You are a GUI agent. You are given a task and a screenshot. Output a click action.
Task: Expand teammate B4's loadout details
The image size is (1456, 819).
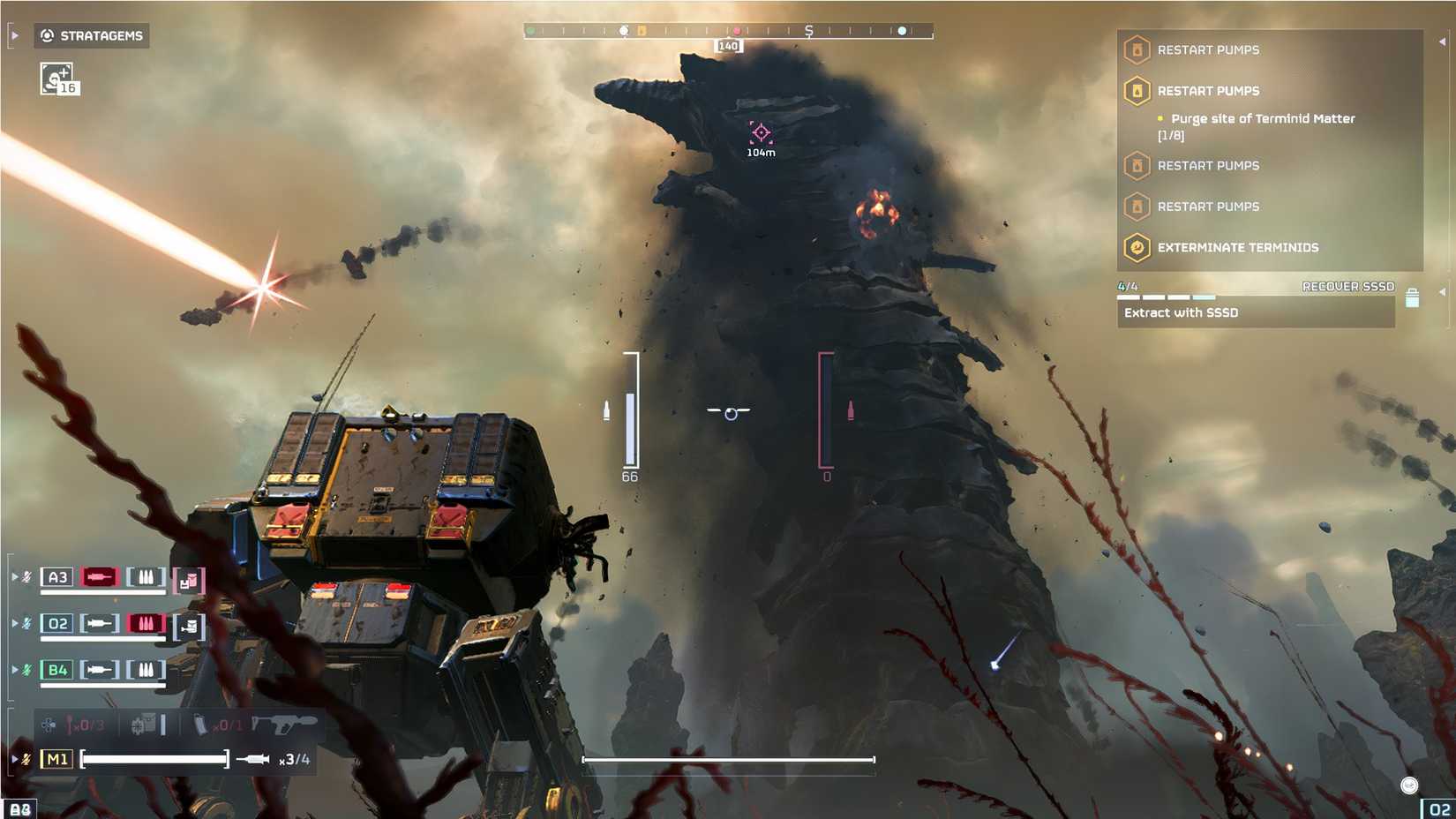coord(13,669)
